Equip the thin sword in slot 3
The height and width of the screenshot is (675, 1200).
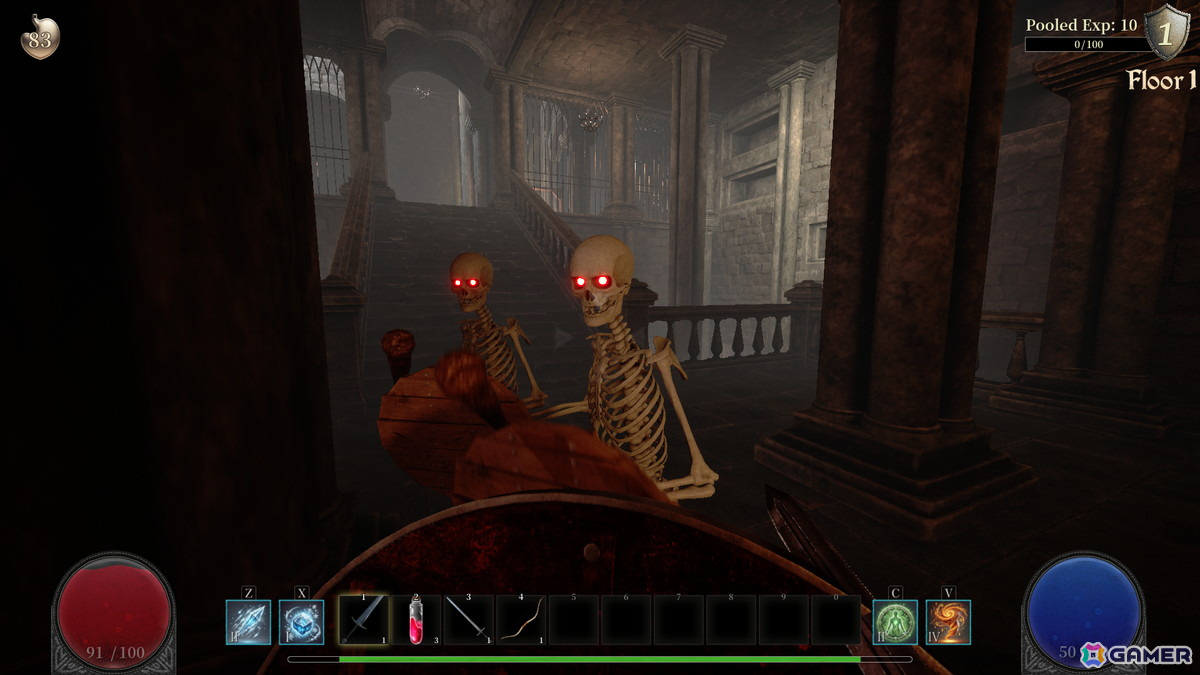point(468,620)
